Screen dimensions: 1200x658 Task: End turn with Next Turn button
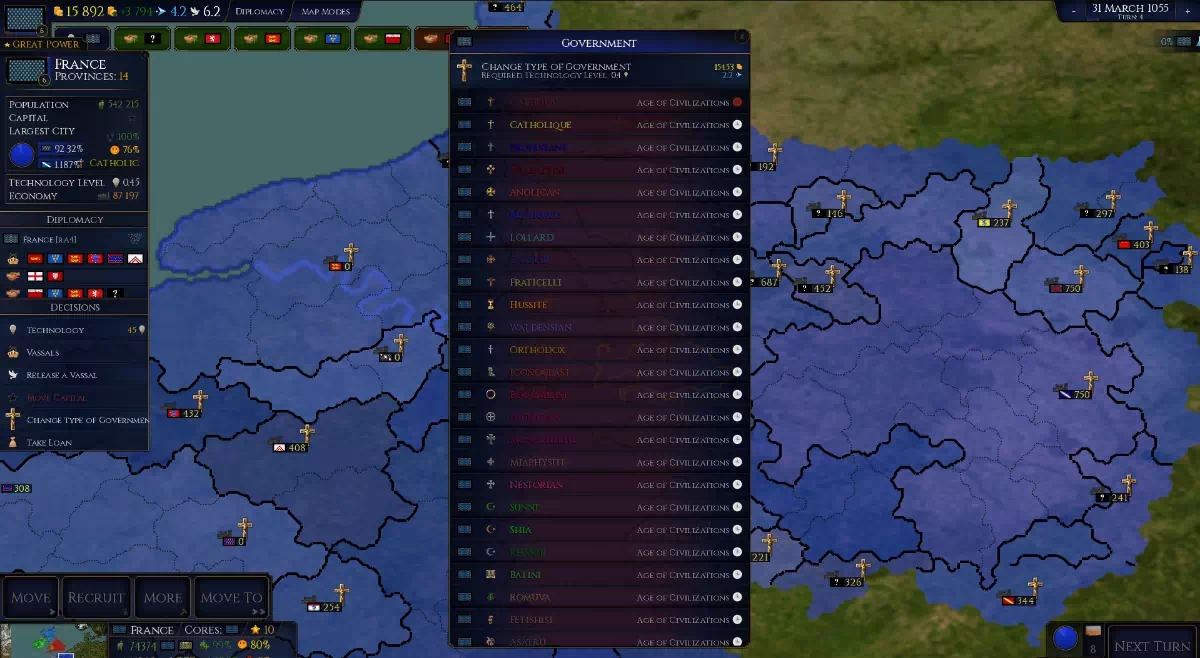1152,646
